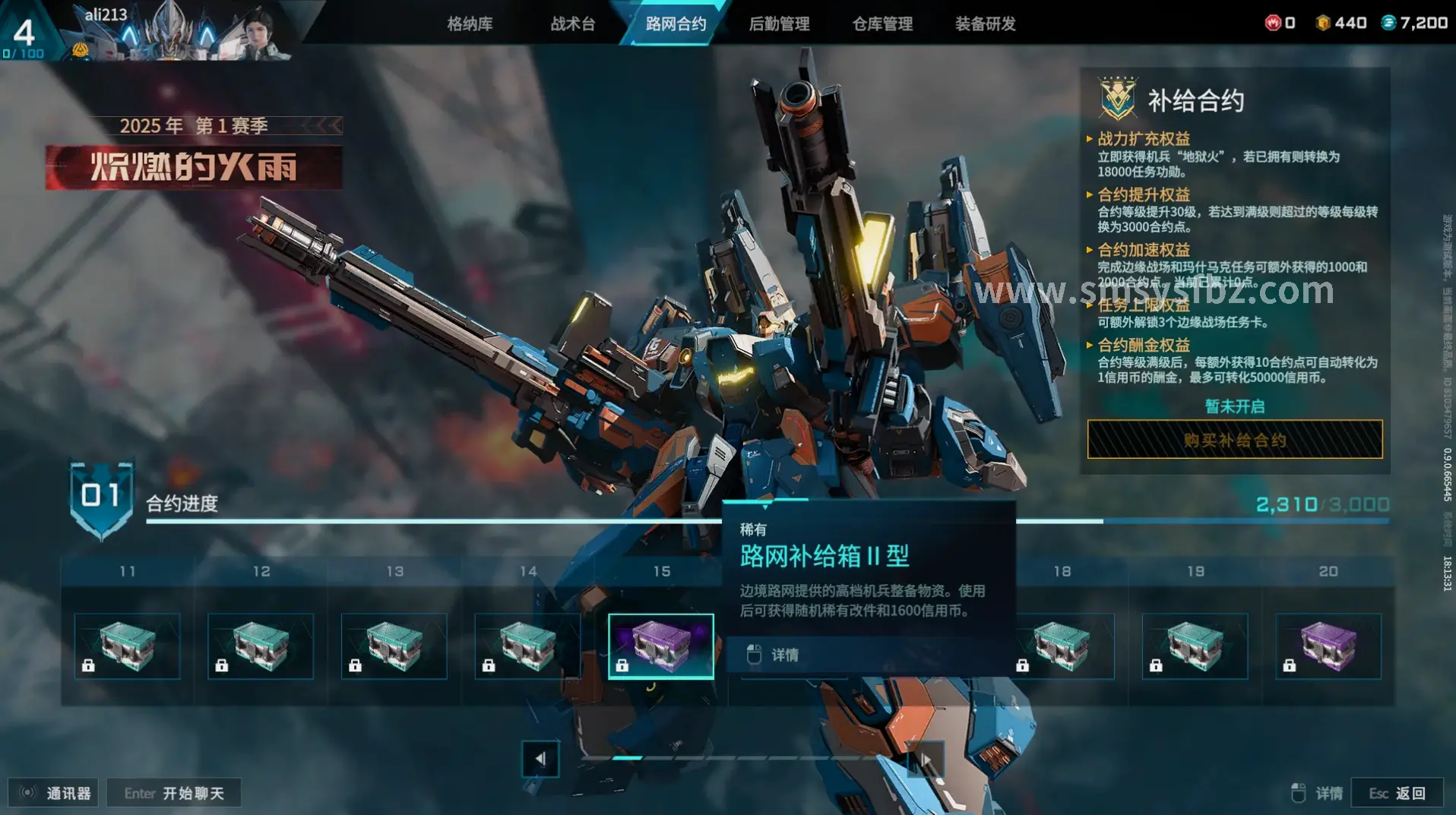The image size is (1456, 815).
Task: Click the purple level 15 supply crate
Action: [x=661, y=646]
